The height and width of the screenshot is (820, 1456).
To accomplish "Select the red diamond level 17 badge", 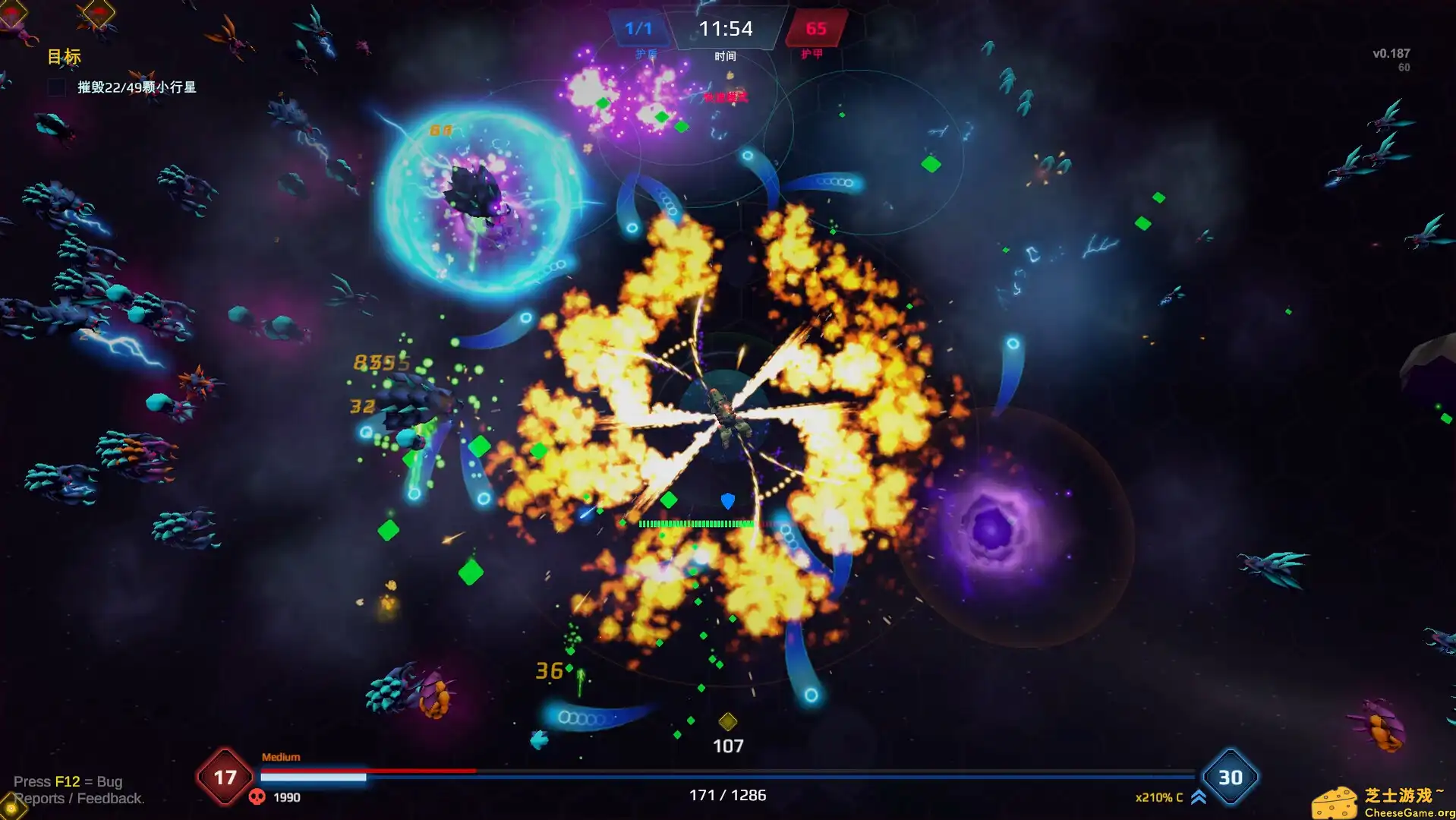I will tap(225, 777).
